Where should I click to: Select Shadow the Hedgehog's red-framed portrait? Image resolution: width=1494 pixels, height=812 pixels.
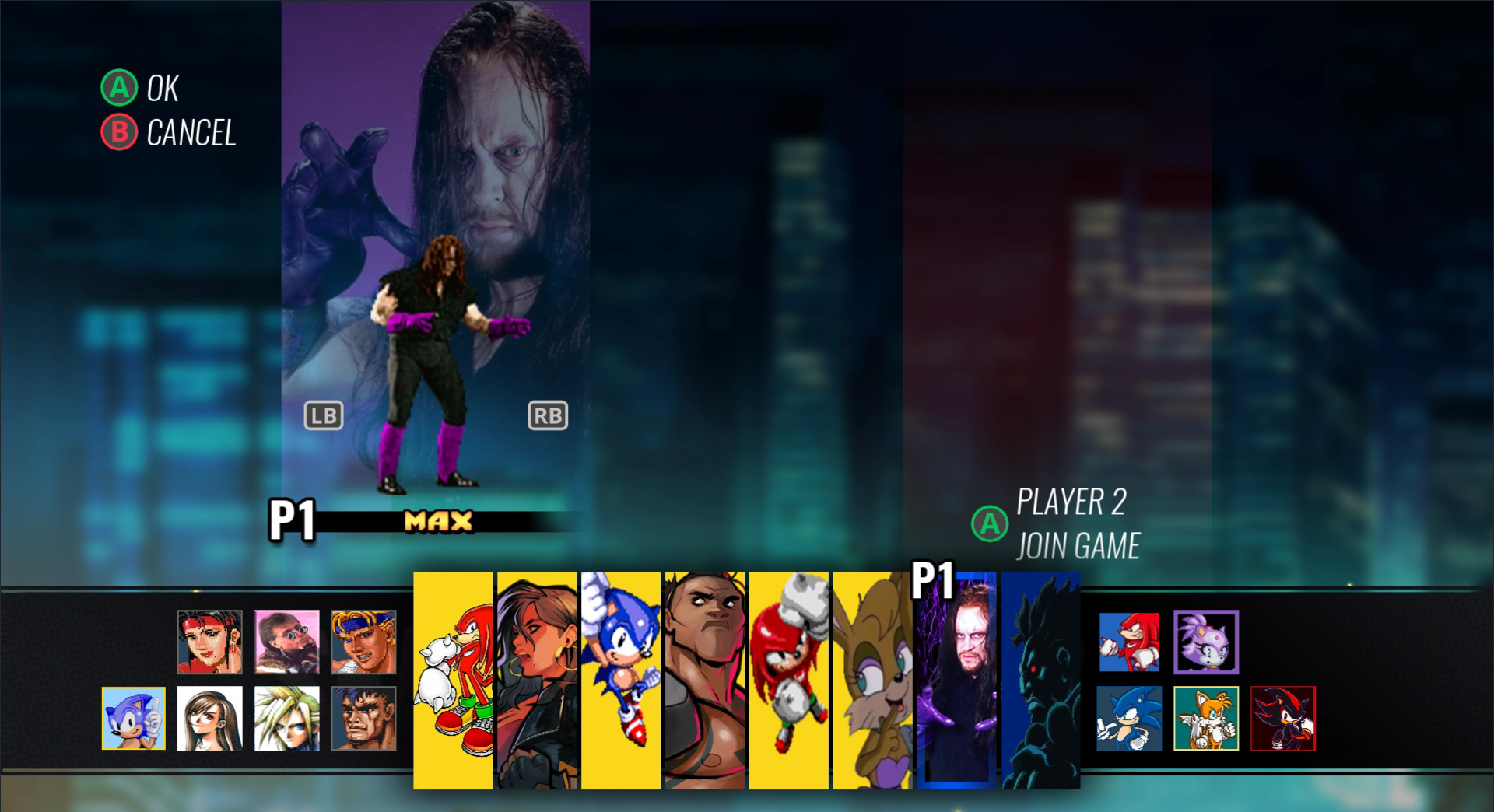1284,719
